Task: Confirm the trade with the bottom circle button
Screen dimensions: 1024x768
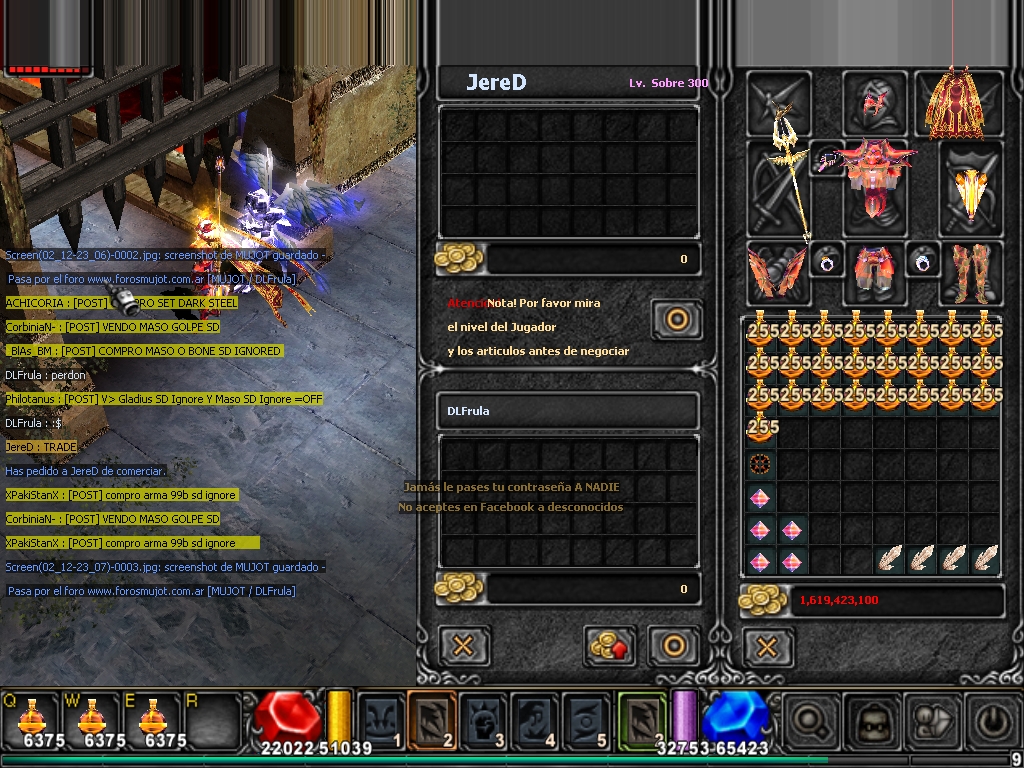Action: (x=674, y=645)
